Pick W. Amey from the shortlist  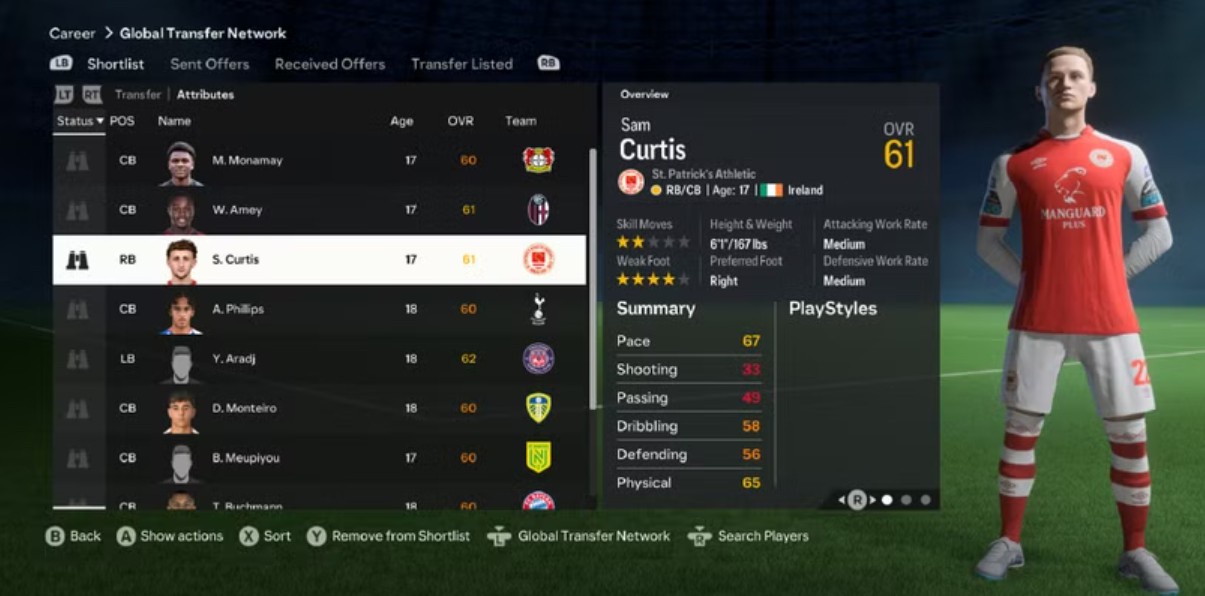click(319, 210)
